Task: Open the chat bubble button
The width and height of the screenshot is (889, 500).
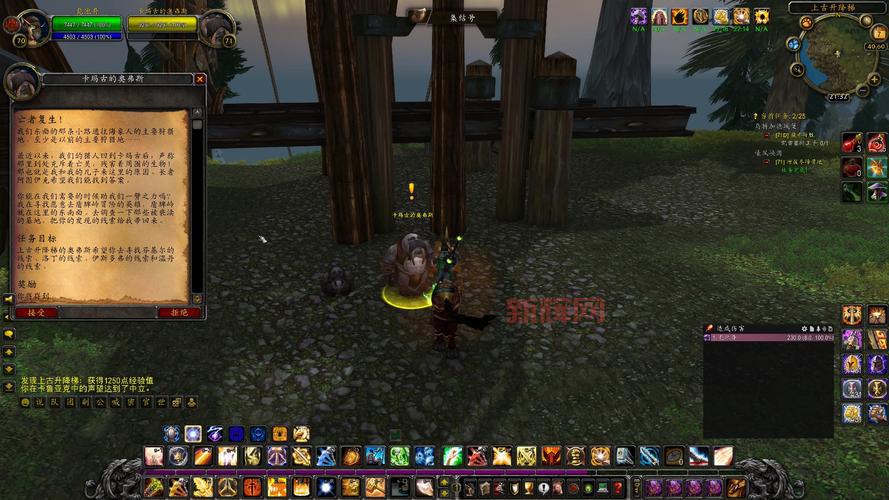Action: (9, 334)
